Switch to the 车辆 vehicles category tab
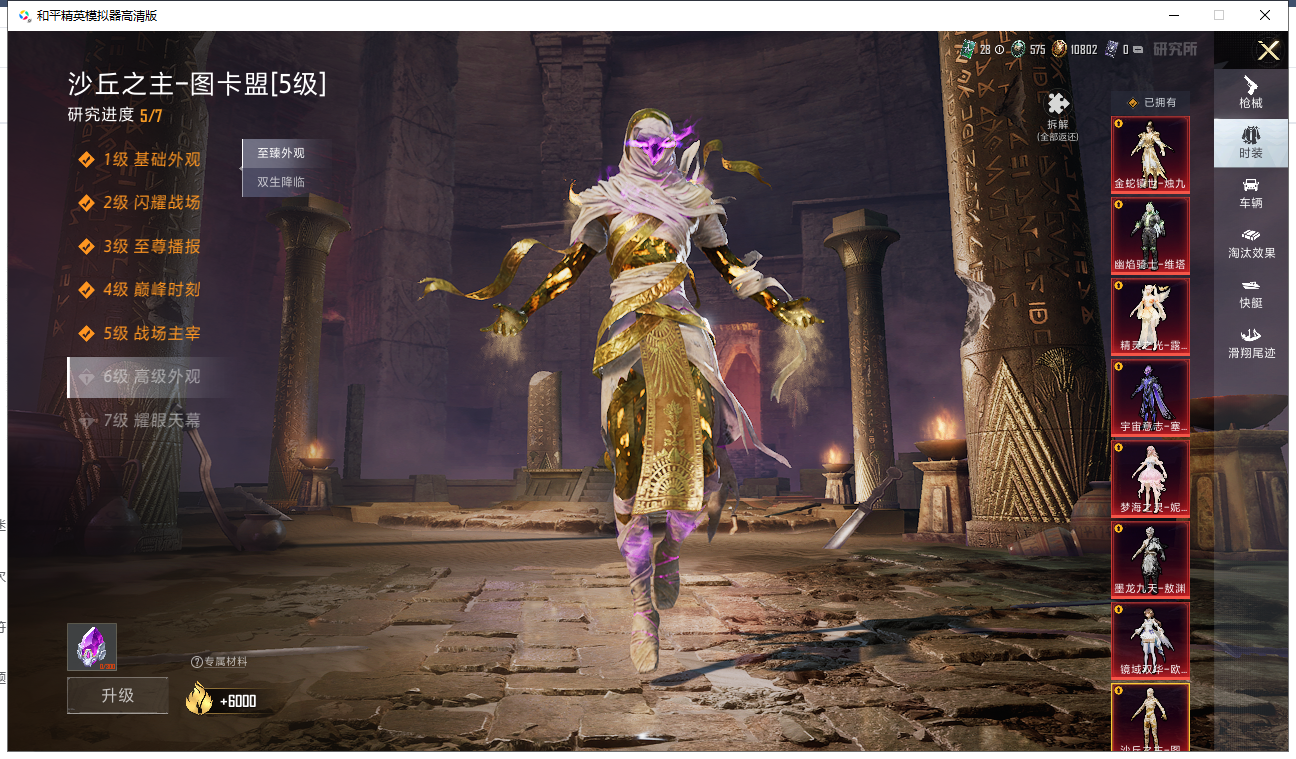The image size is (1296, 759). click(x=1250, y=193)
